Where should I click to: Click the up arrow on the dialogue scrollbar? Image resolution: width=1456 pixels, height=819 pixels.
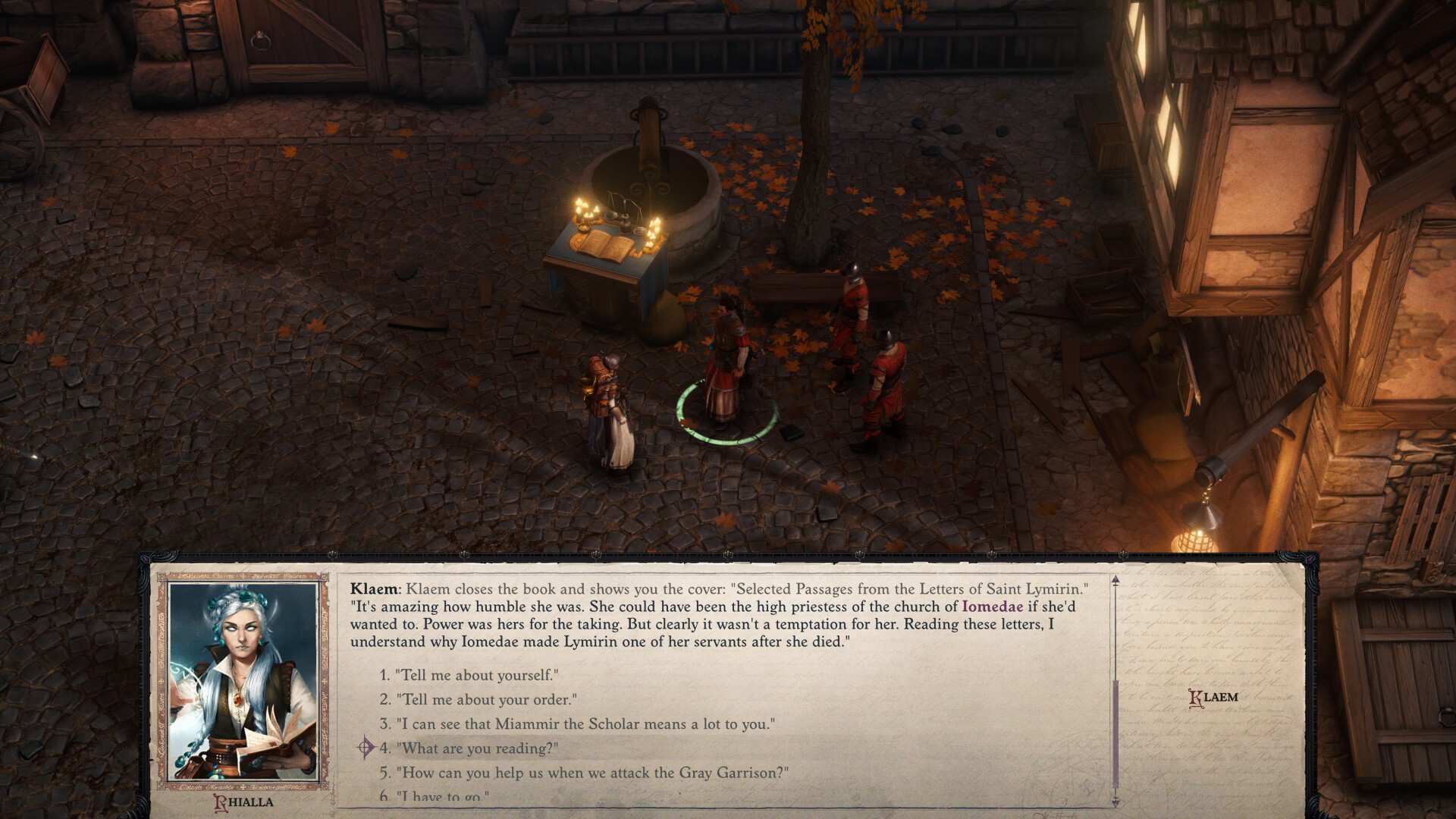(x=1115, y=579)
